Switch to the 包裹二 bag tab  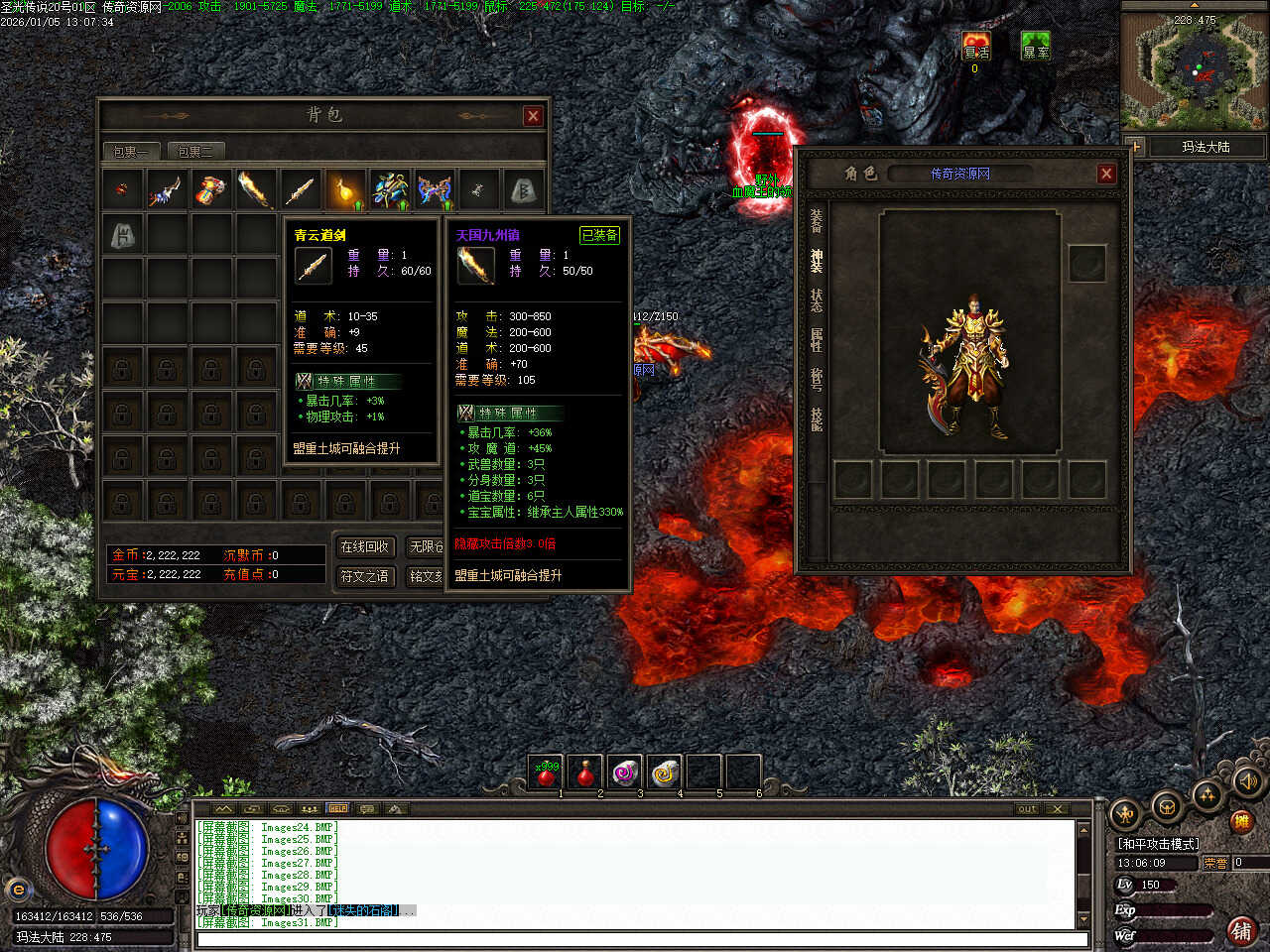tap(194, 152)
